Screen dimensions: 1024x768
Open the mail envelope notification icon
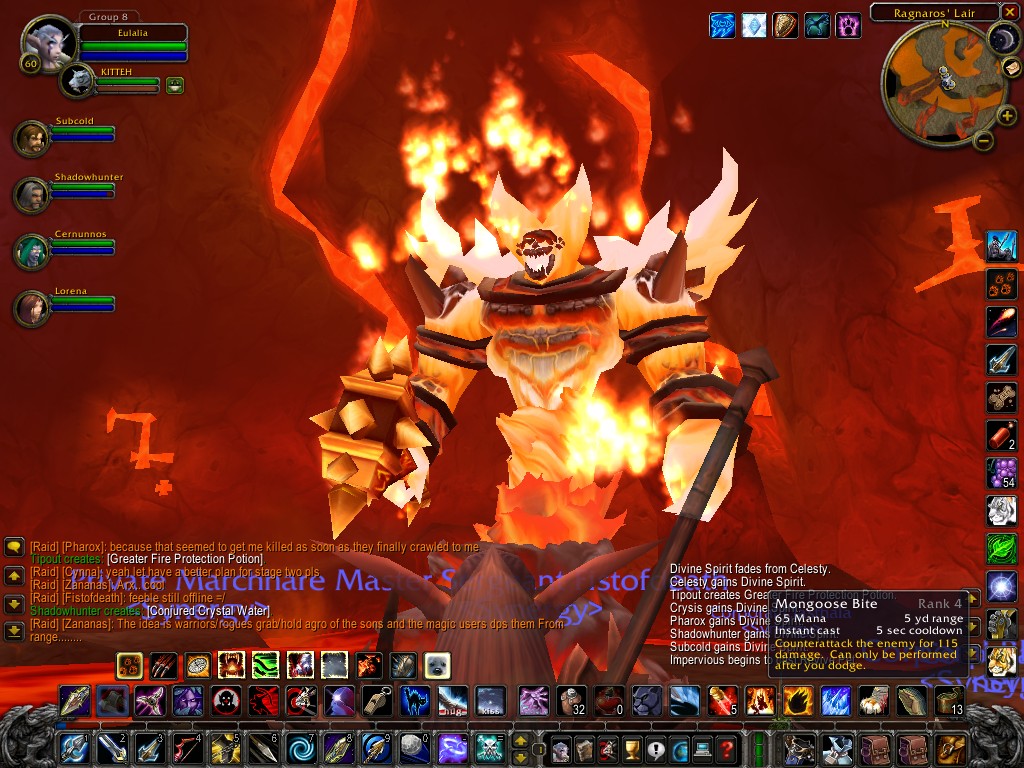(x=1011, y=66)
